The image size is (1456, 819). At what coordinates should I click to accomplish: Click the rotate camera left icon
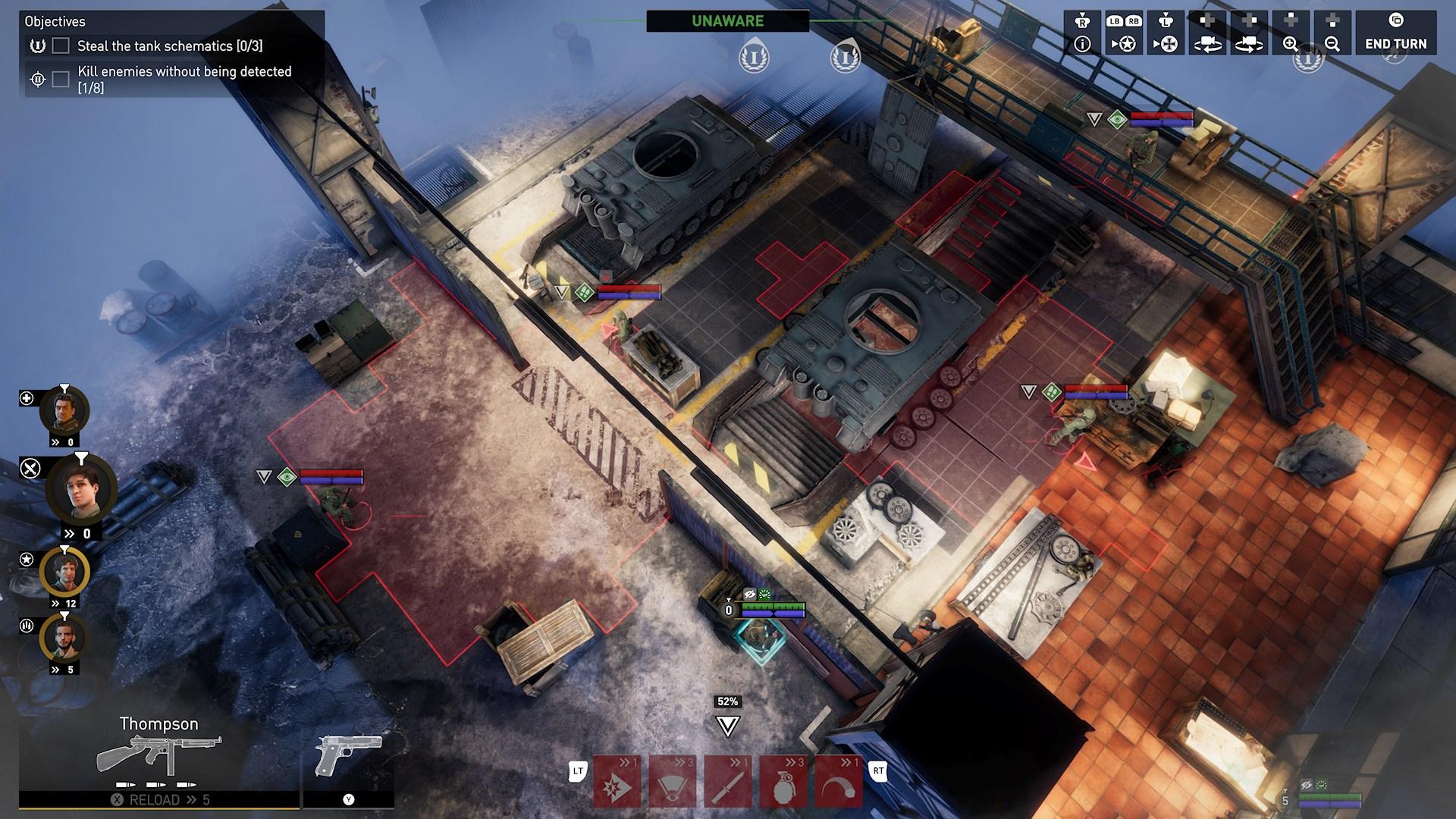pos(1209,43)
